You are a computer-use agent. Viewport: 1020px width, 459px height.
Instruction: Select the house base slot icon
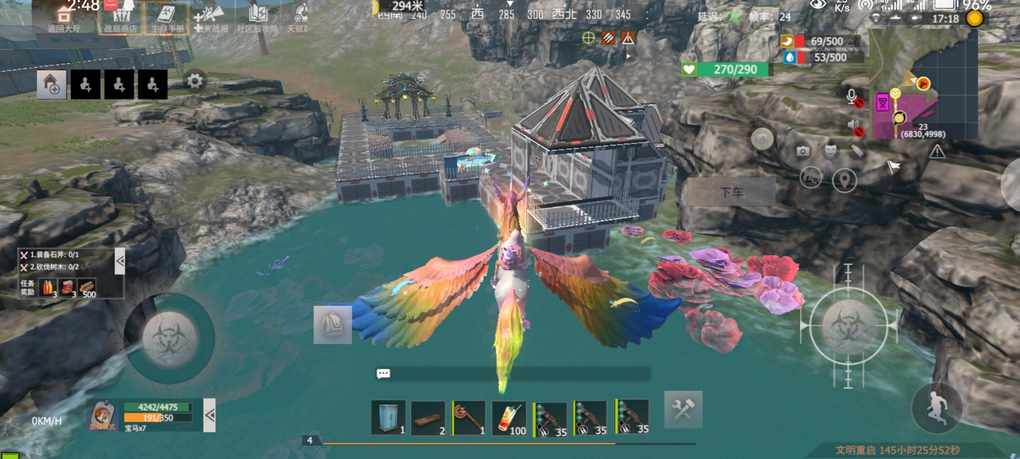point(52,85)
